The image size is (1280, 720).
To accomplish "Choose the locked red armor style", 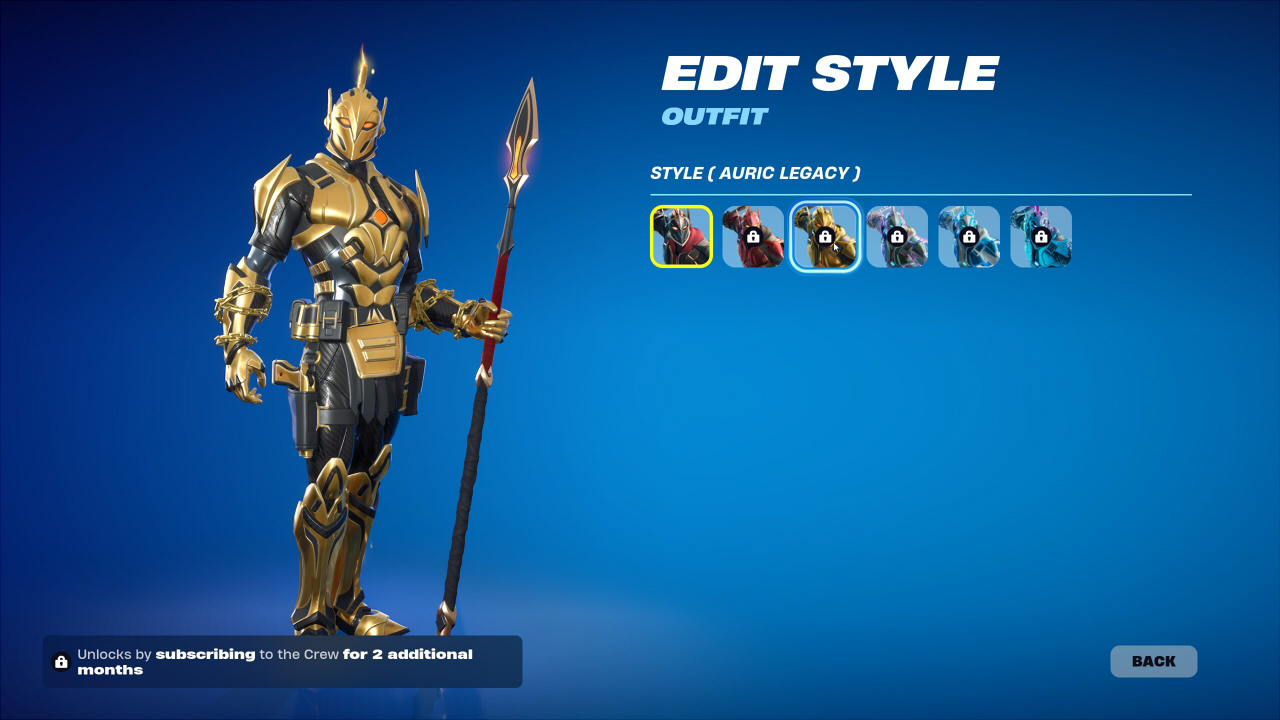I will 753,237.
